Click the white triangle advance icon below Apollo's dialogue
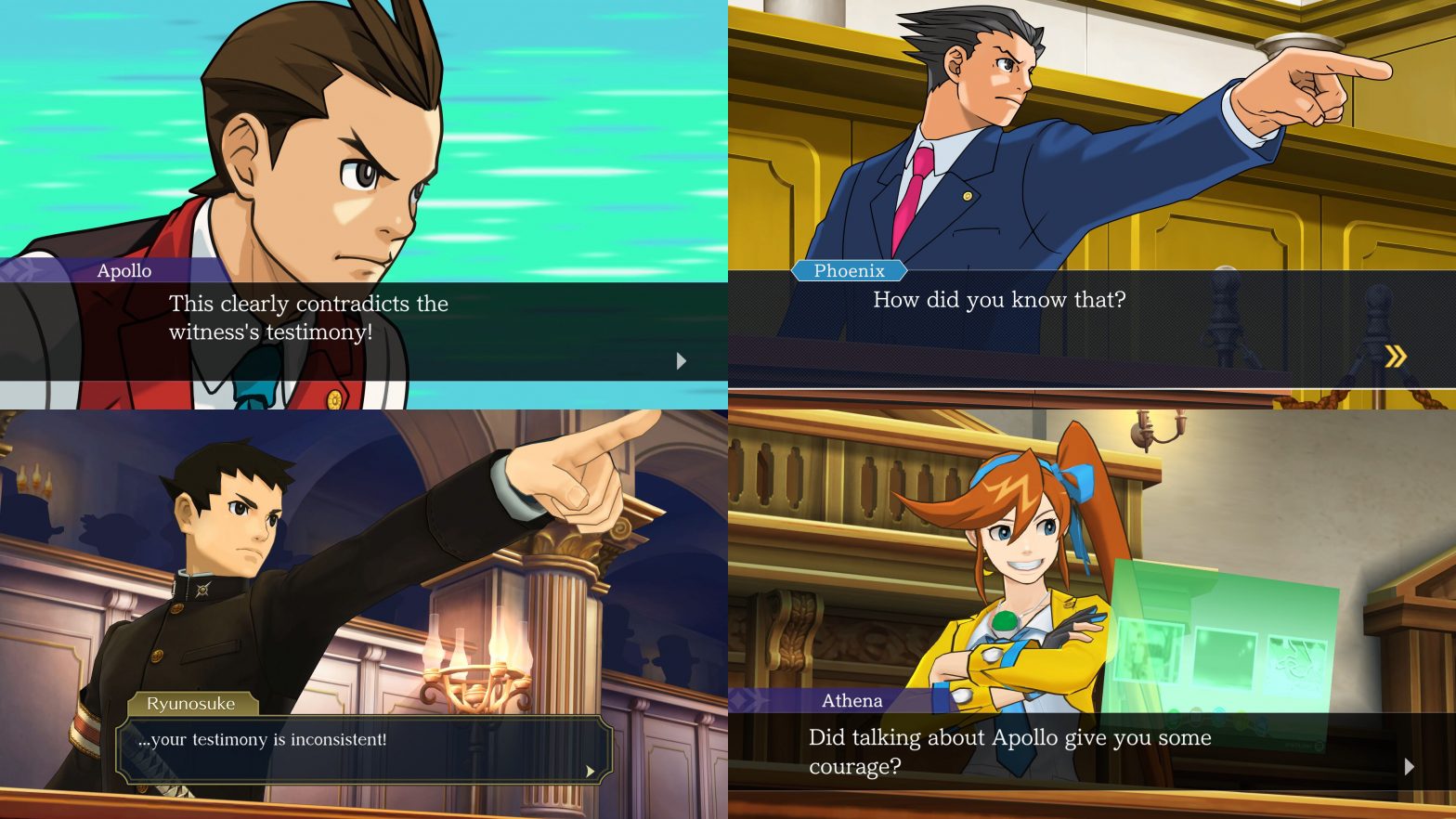This screenshot has width=1456, height=819. pos(681,360)
